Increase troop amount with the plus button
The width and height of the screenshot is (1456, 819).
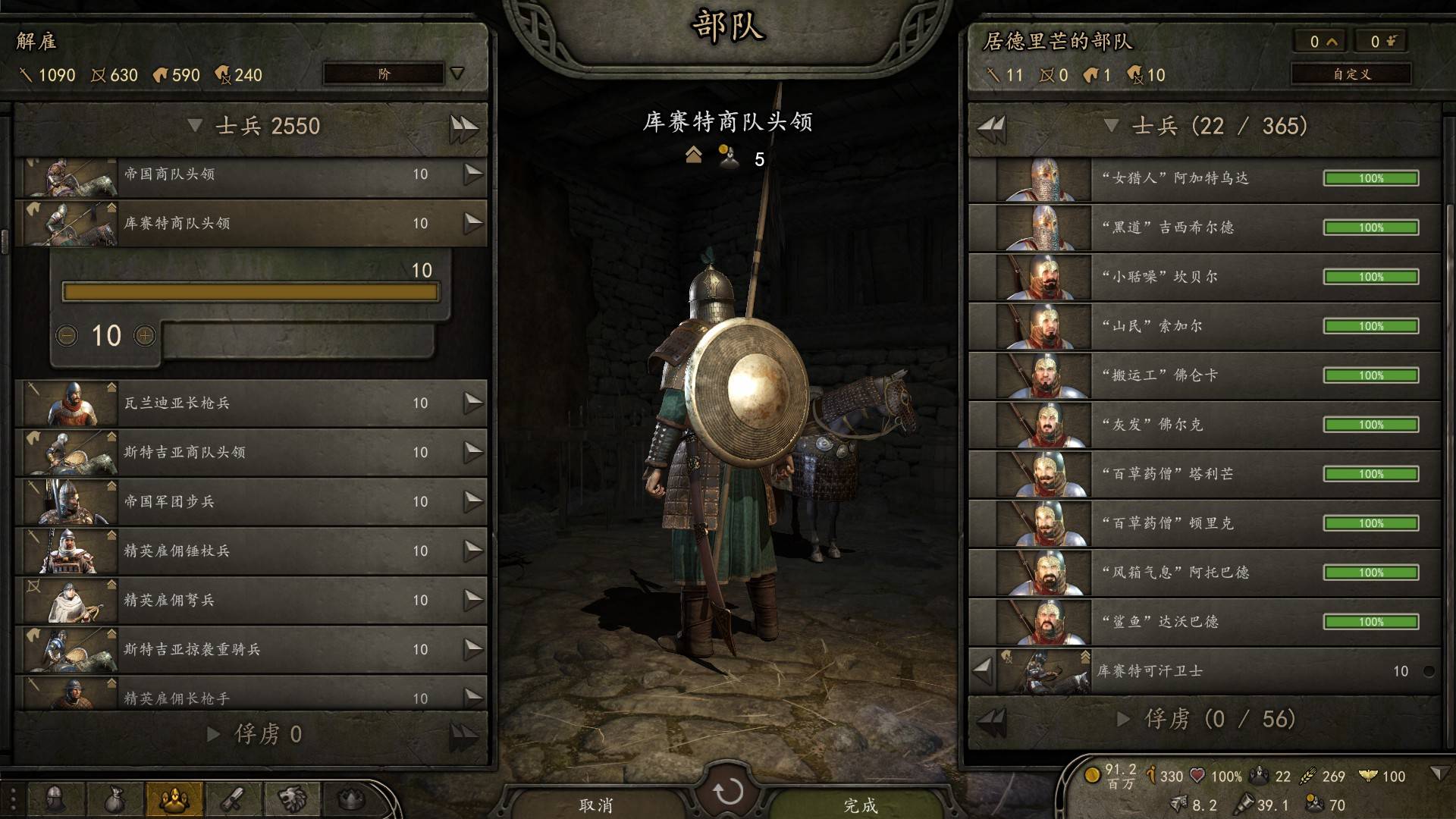[145, 335]
